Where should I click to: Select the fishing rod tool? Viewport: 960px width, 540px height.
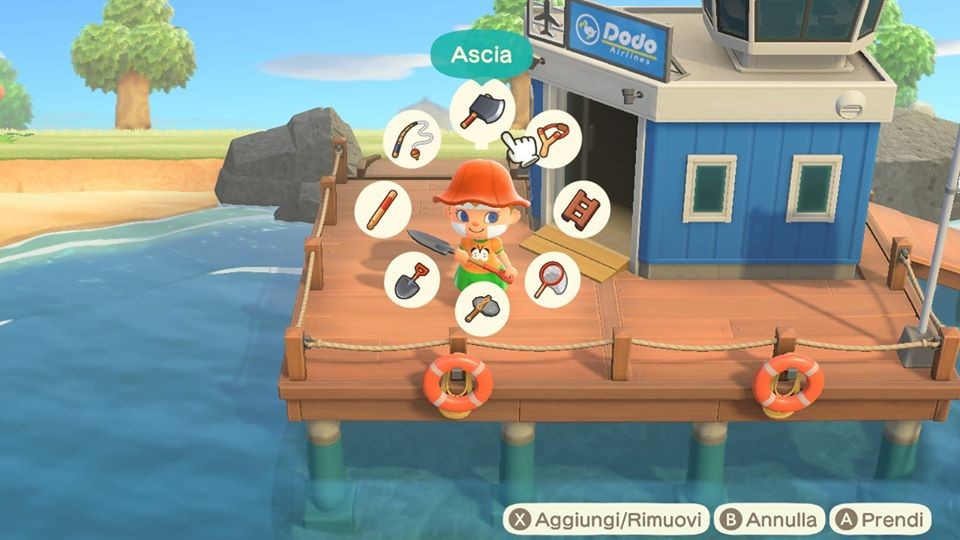[413, 139]
